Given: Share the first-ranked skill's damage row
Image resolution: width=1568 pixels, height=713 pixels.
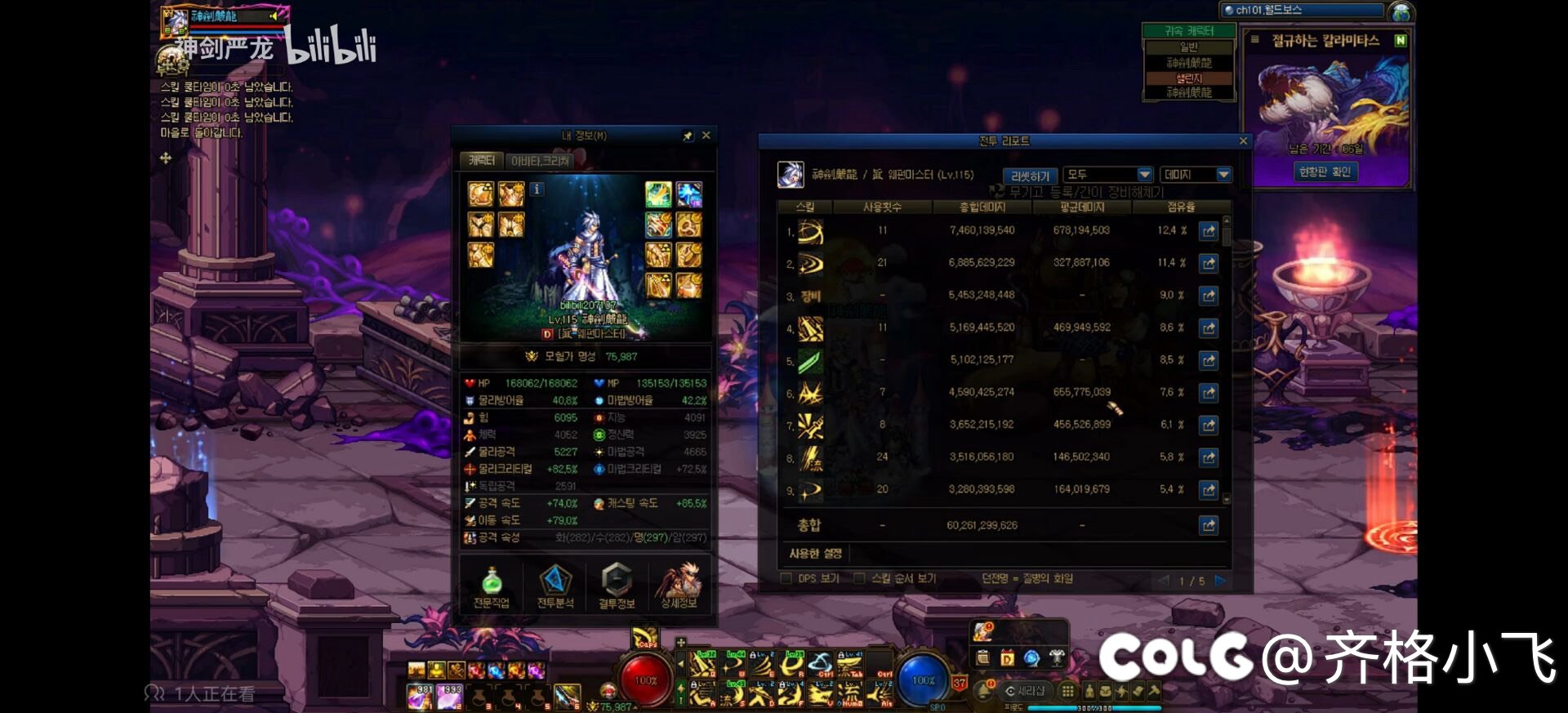Looking at the screenshot, I should (1209, 231).
